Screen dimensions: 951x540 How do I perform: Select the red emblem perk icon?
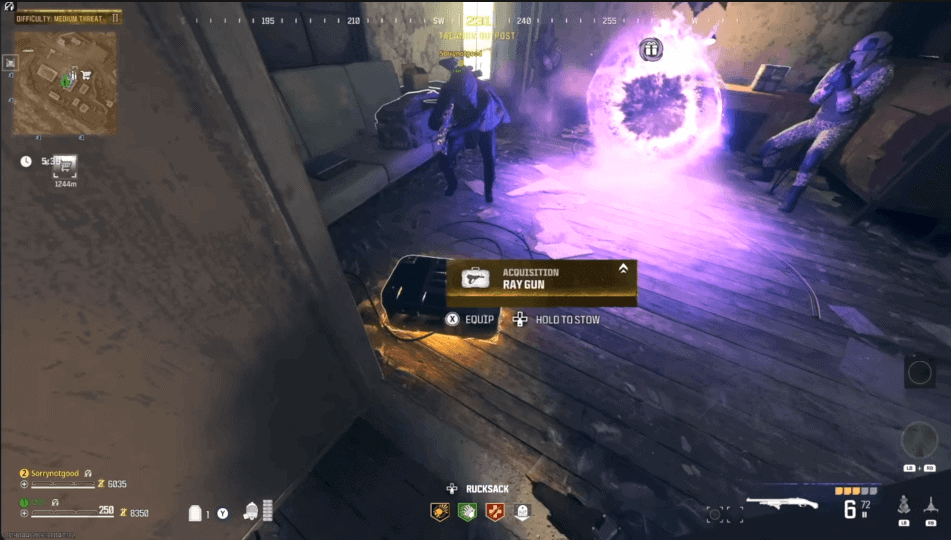494,512
